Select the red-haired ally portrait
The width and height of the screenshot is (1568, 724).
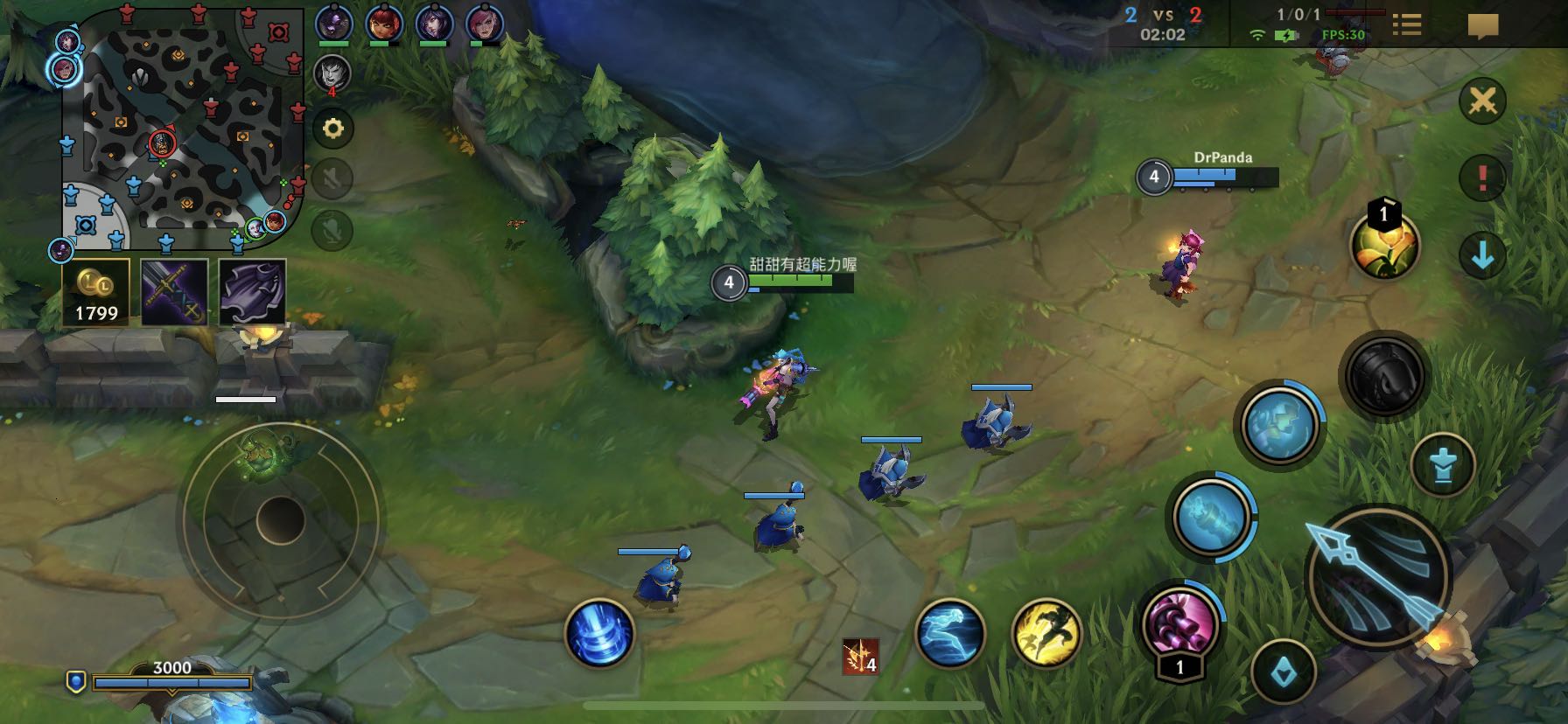[x=383, y=23]
